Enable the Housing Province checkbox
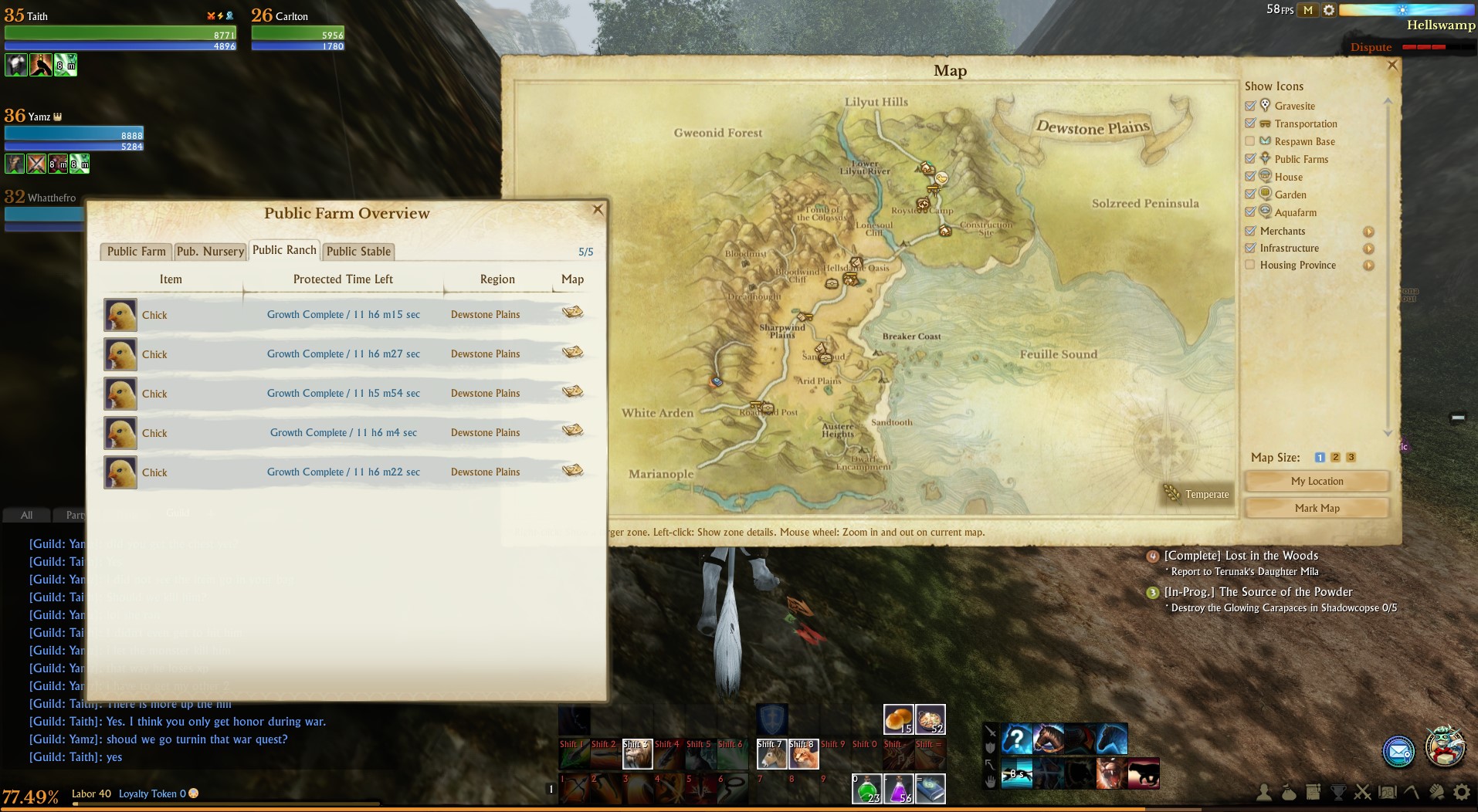The width and height of the screenshot is (1478, 812). 1250,265
